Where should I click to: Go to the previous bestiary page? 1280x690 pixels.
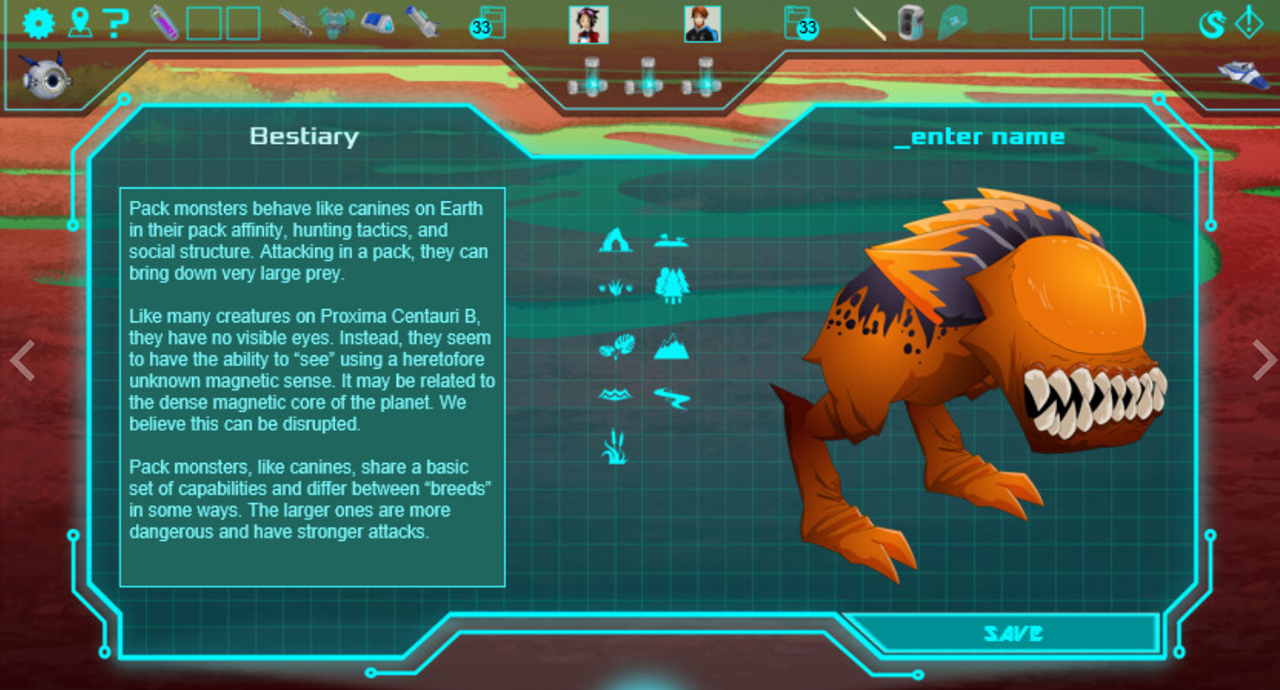pyautogui.click(x=22, y=360)
